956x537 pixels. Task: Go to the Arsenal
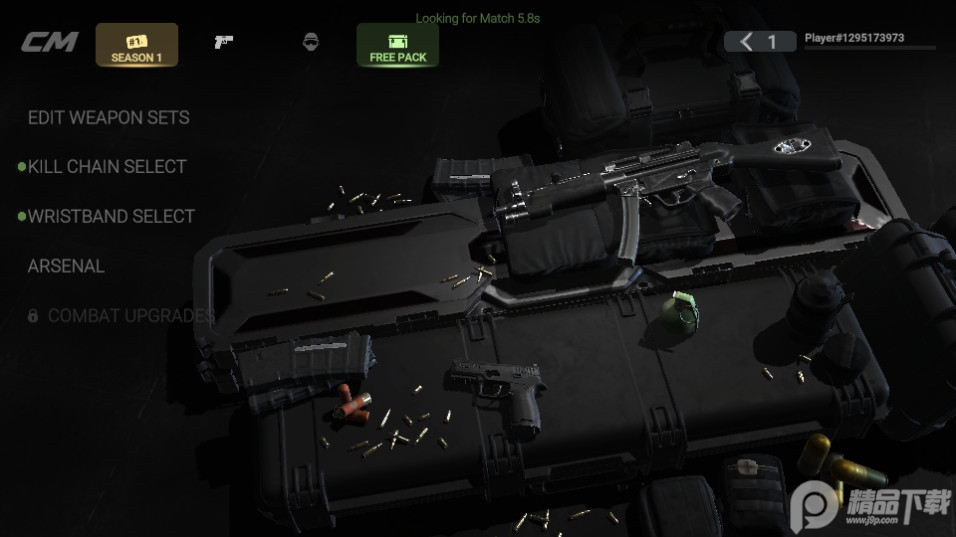click(x=66, y=266)
